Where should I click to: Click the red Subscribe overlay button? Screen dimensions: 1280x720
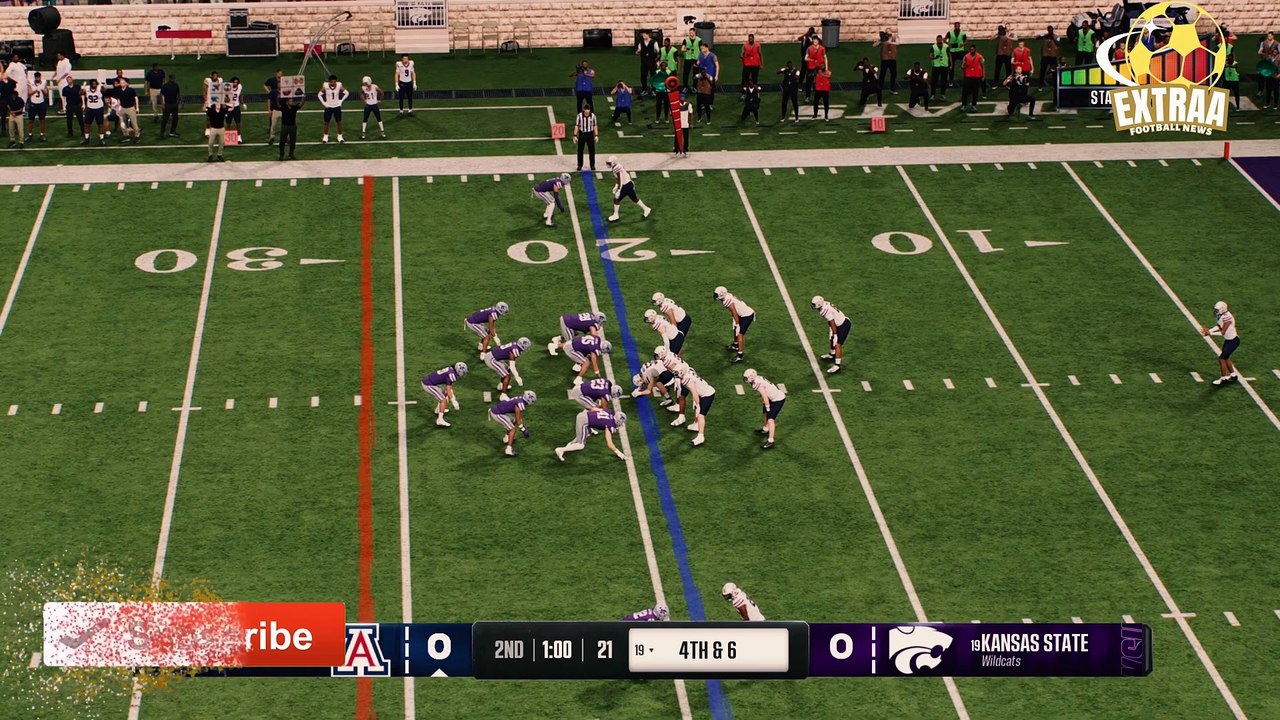pos(194,635)
